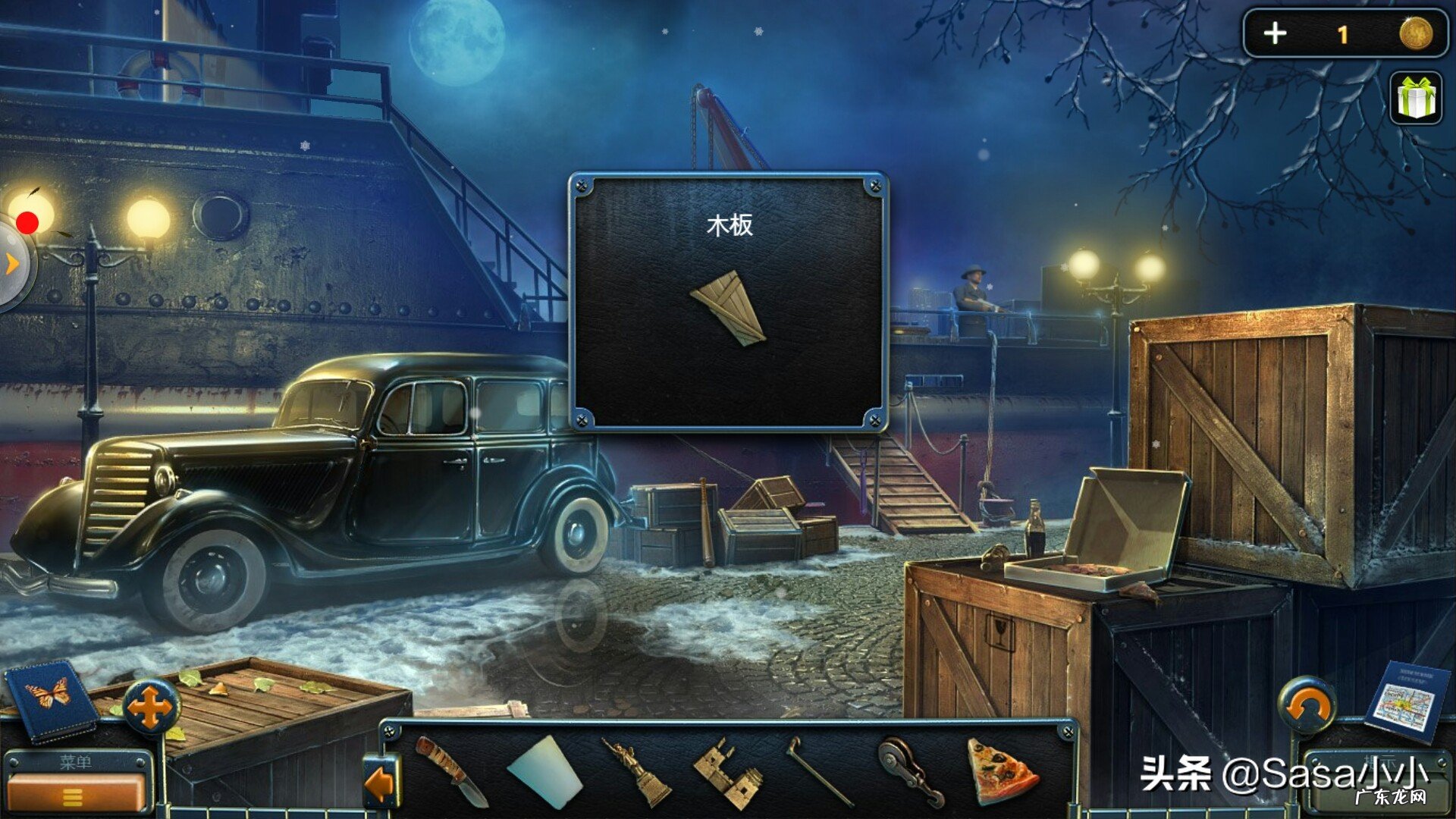Open the butterfly journal book
Viewport: 1456px width, 819px height.
click(x=50, y=699)
